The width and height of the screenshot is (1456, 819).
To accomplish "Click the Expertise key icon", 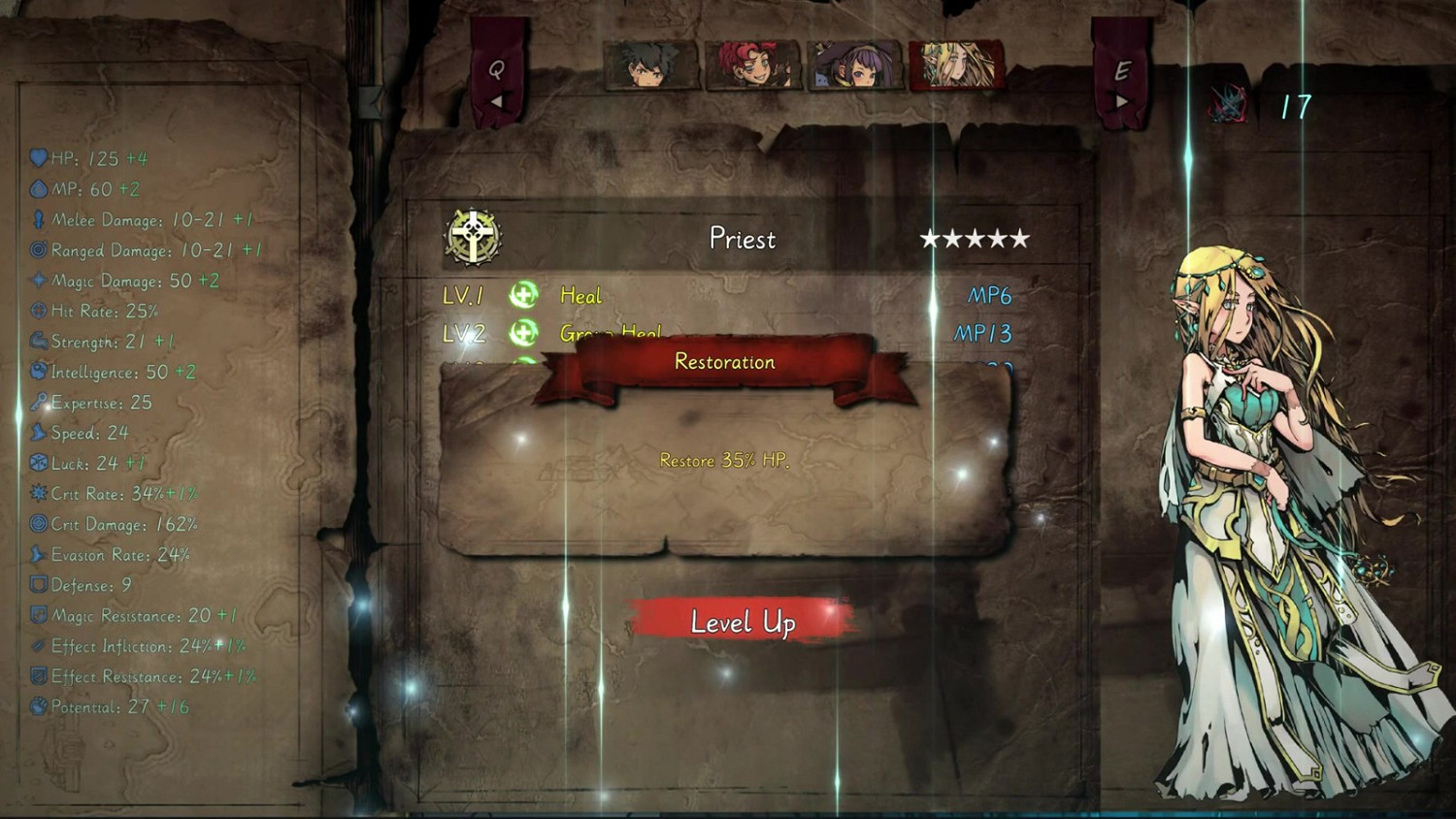I will pos(39,401).
